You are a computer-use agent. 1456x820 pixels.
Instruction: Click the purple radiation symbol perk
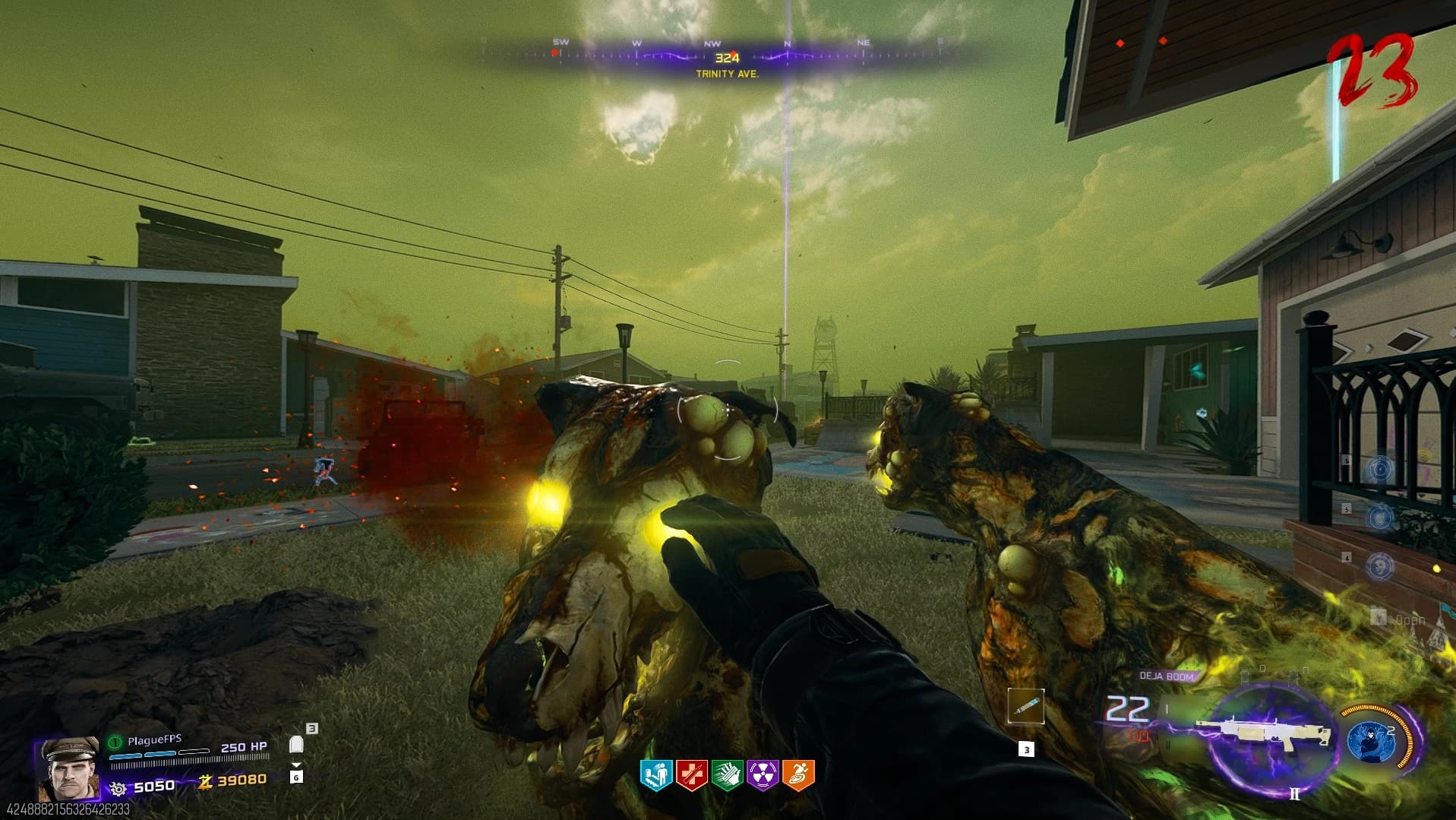point(763,775)
